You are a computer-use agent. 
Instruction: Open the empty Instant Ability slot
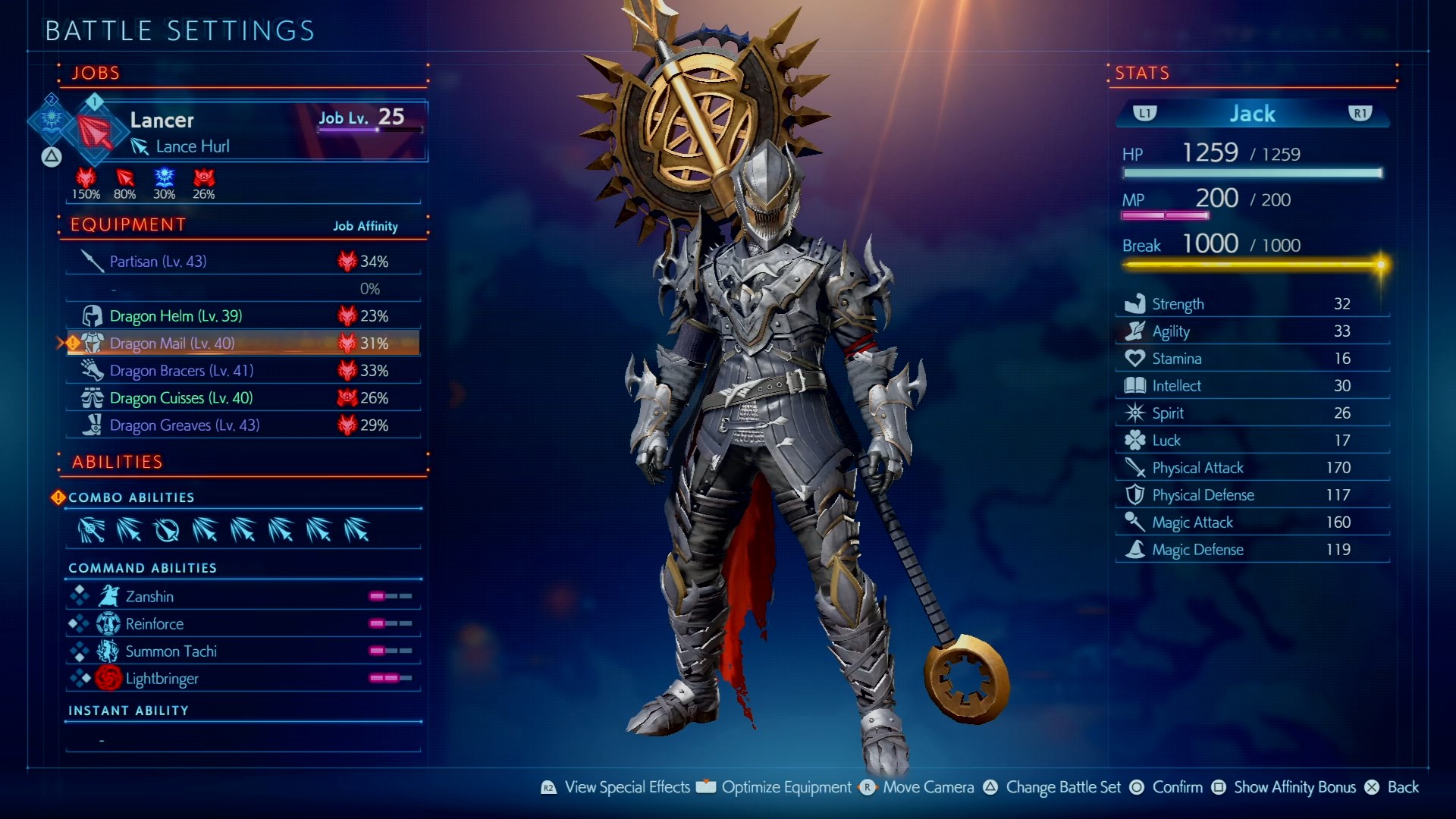(x=243, y=739)
